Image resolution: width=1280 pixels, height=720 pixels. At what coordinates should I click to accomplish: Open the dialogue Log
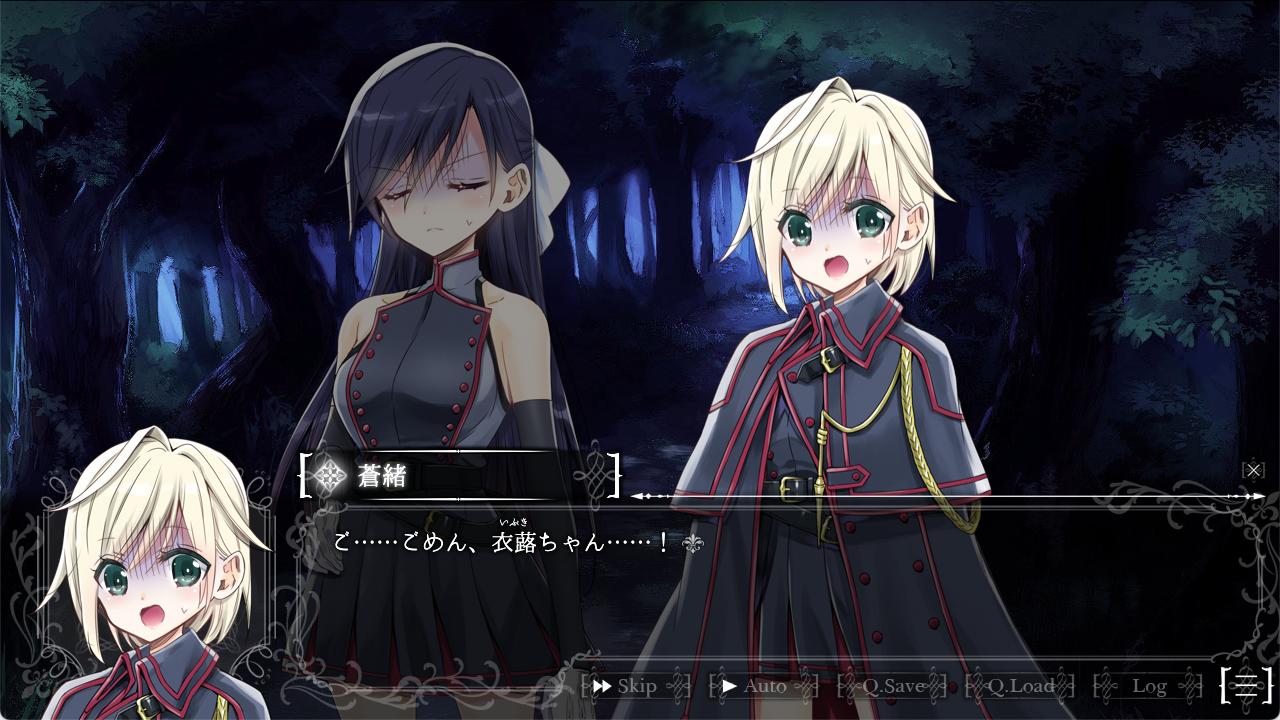tap(1149, 686)
